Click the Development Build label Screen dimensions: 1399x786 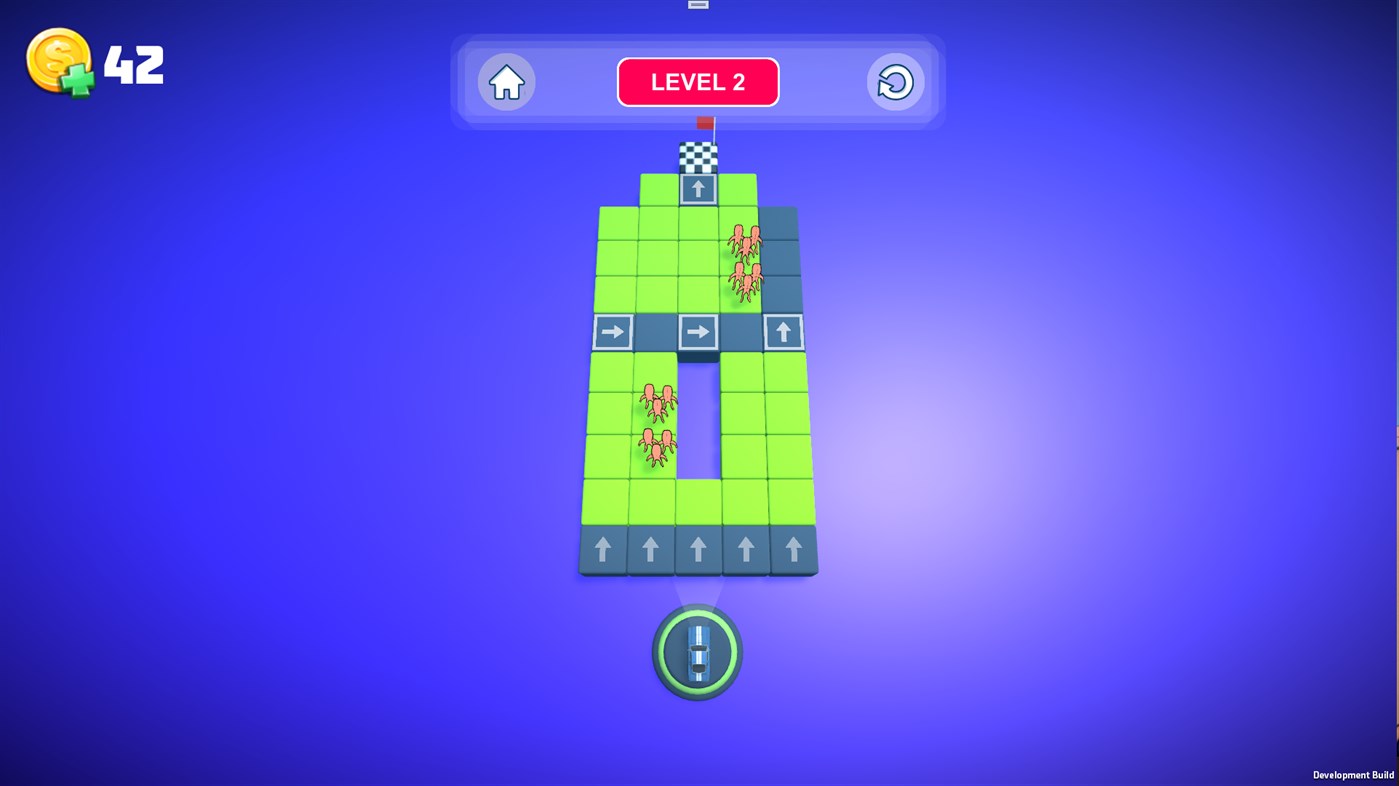point(1352,774)
